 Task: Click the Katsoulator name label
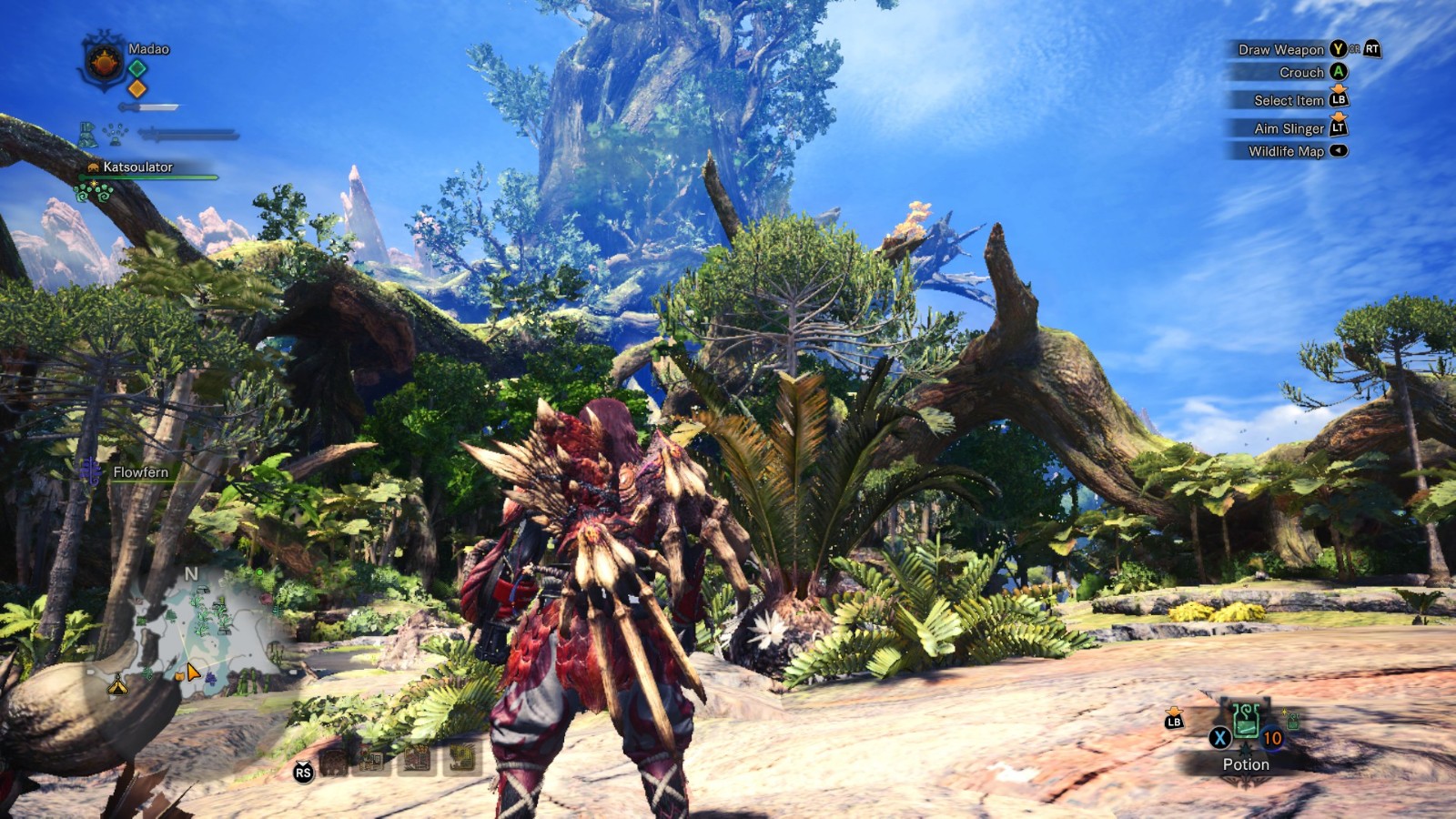tap(139, 167)
